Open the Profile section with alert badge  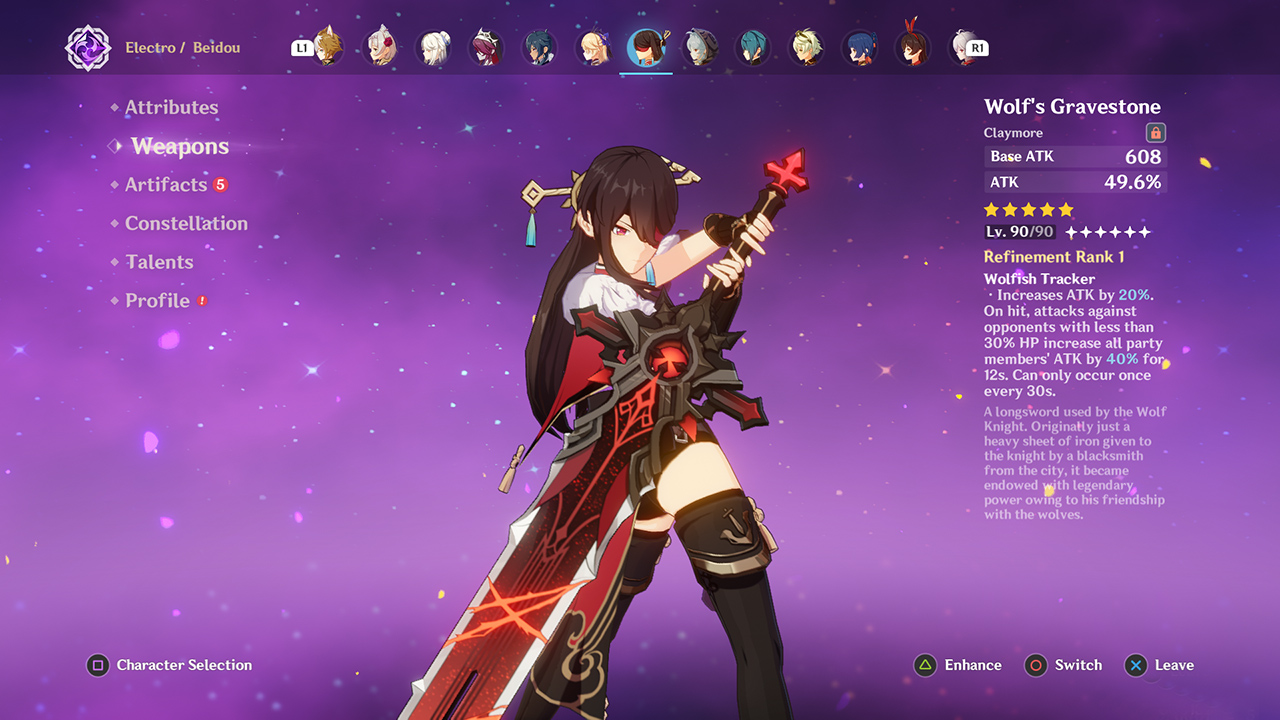coord(157,300)
